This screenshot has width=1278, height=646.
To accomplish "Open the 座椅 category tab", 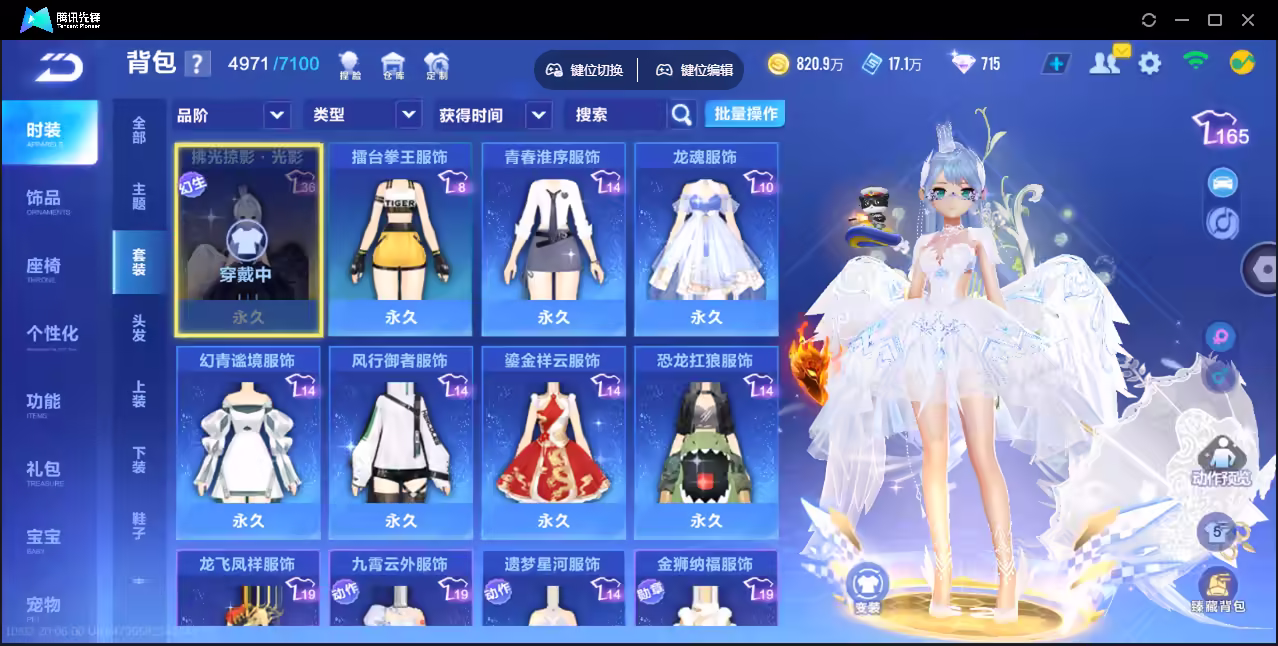I will coord(44,267).
